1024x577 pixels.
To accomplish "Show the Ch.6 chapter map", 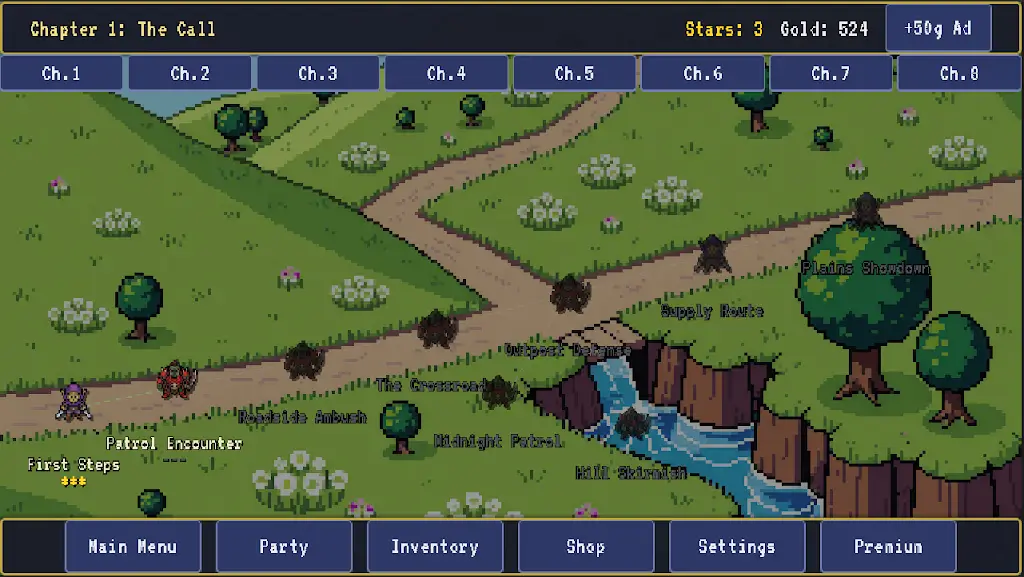I will (703, 73).
